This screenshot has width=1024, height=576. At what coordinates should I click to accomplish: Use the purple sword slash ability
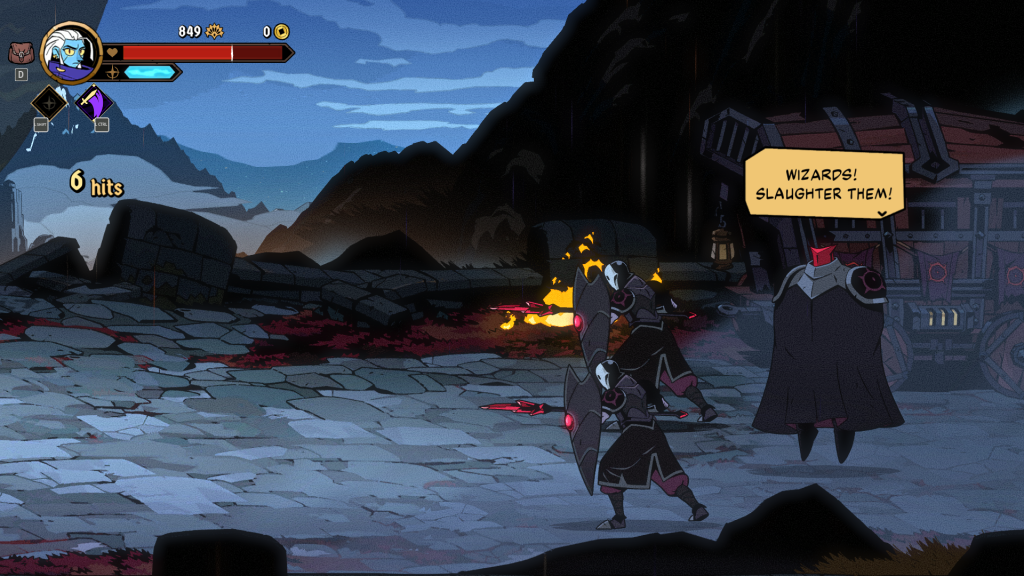click(x=94, y=102)
